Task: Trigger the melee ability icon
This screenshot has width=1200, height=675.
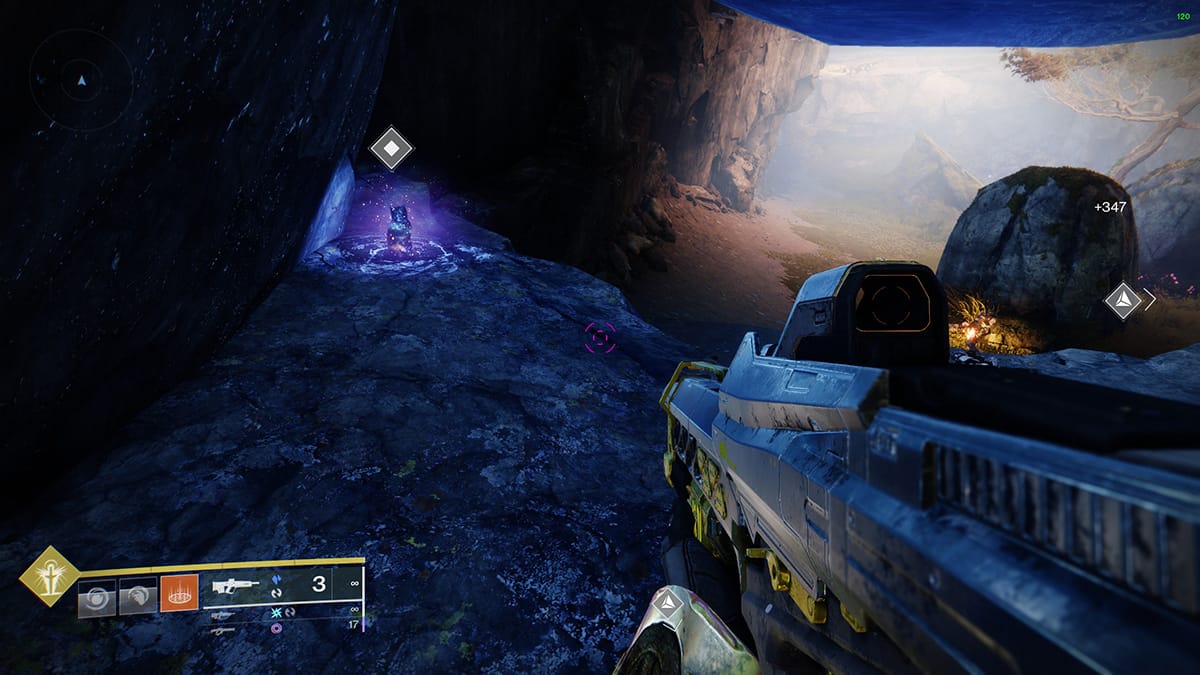Action: pyautogui.click(x=137, y=597)
